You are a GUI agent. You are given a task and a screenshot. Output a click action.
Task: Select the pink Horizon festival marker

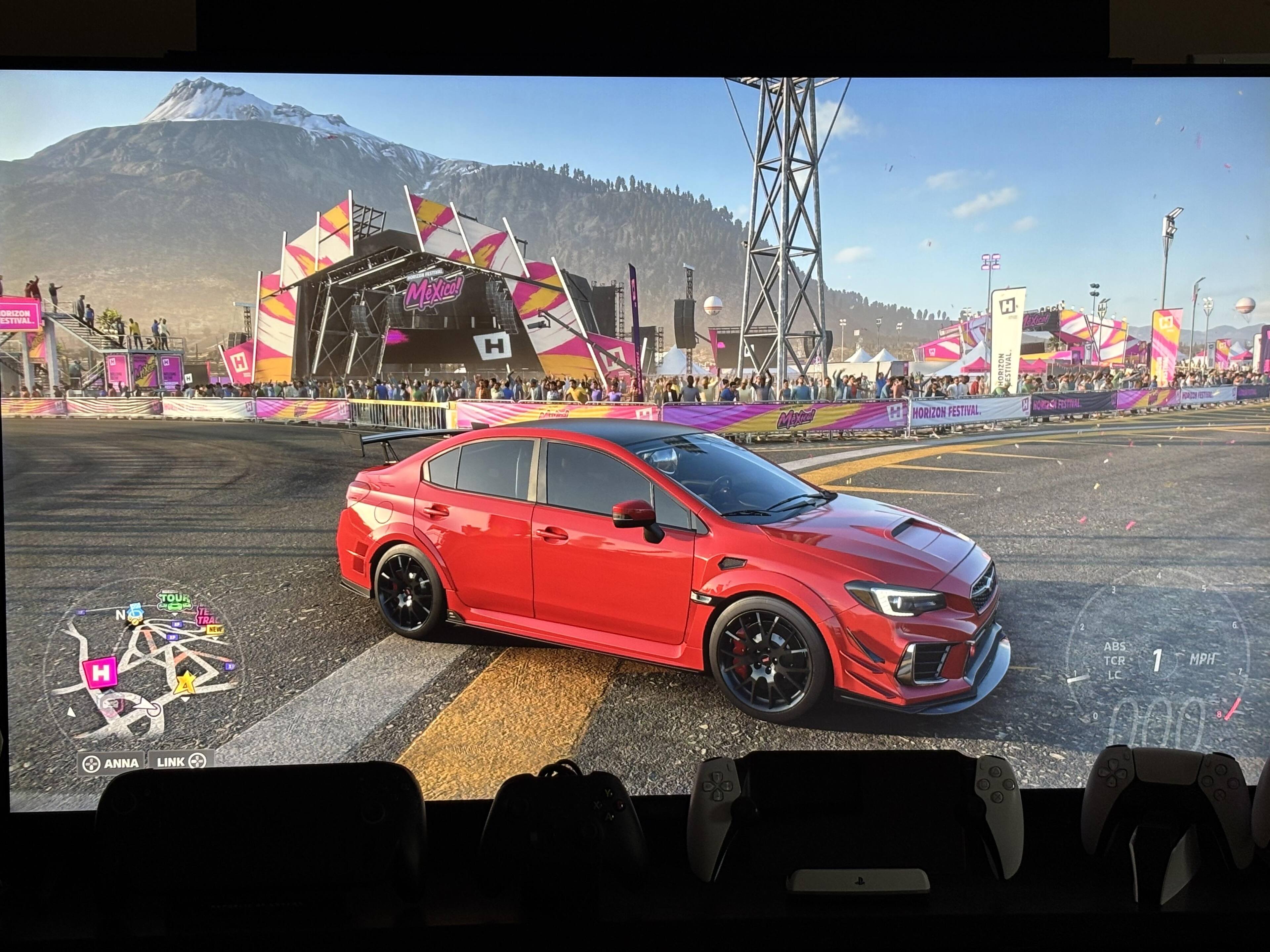click(101, 672)
